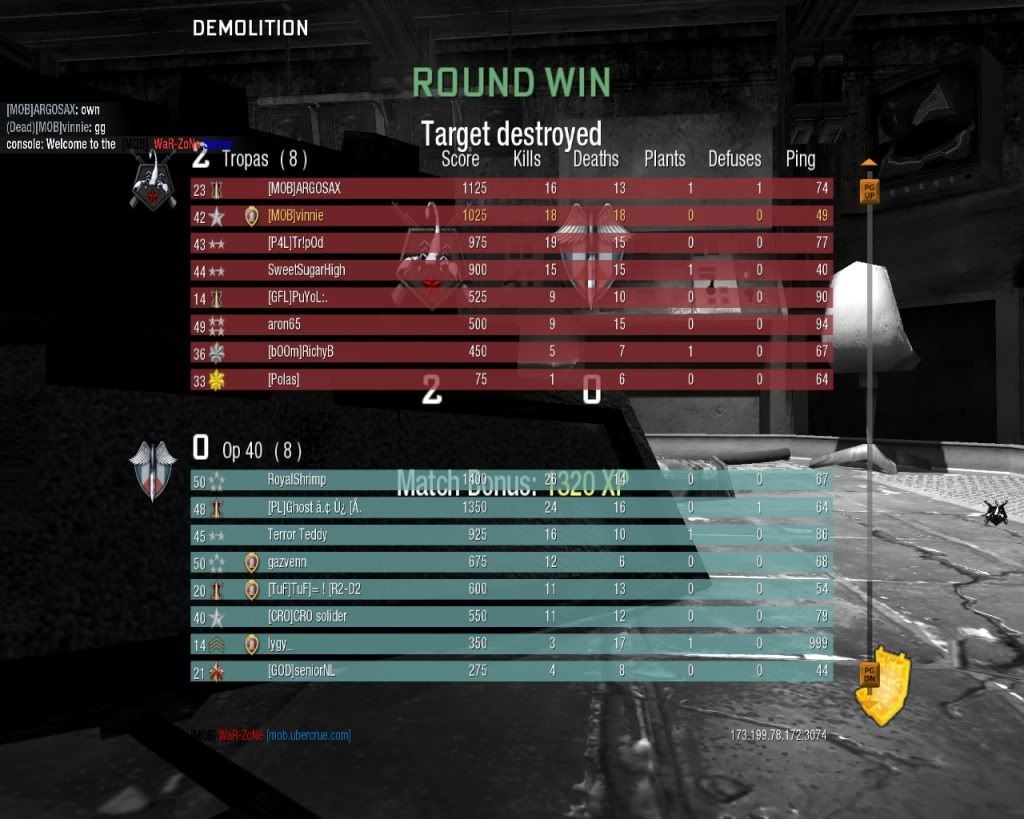Click the [Polas] player row

pyautogui.click(x=510, y=380)
